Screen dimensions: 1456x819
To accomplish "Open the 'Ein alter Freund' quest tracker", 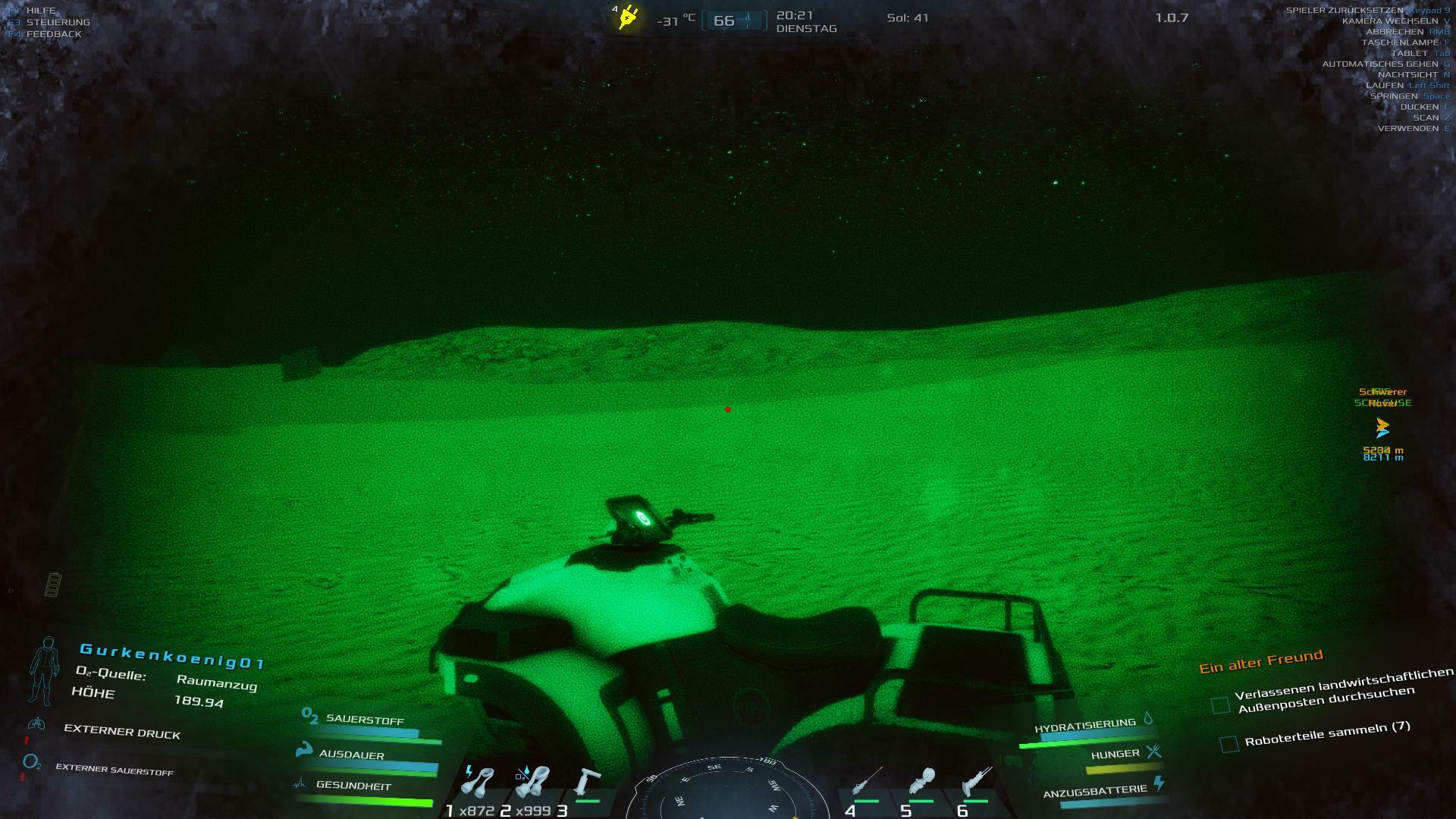I will (x=1260, y=661).
